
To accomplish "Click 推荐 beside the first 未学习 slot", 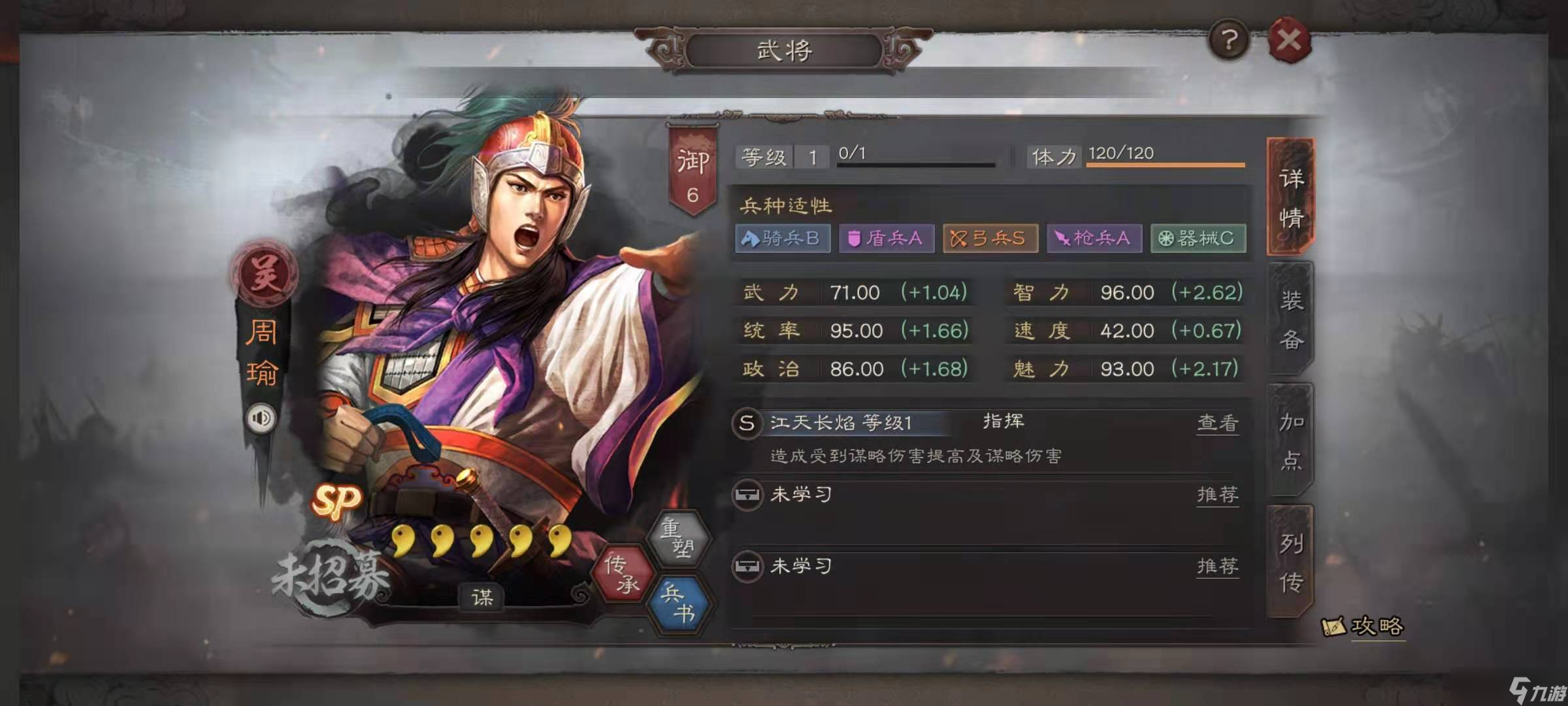I will (1217, 495).
